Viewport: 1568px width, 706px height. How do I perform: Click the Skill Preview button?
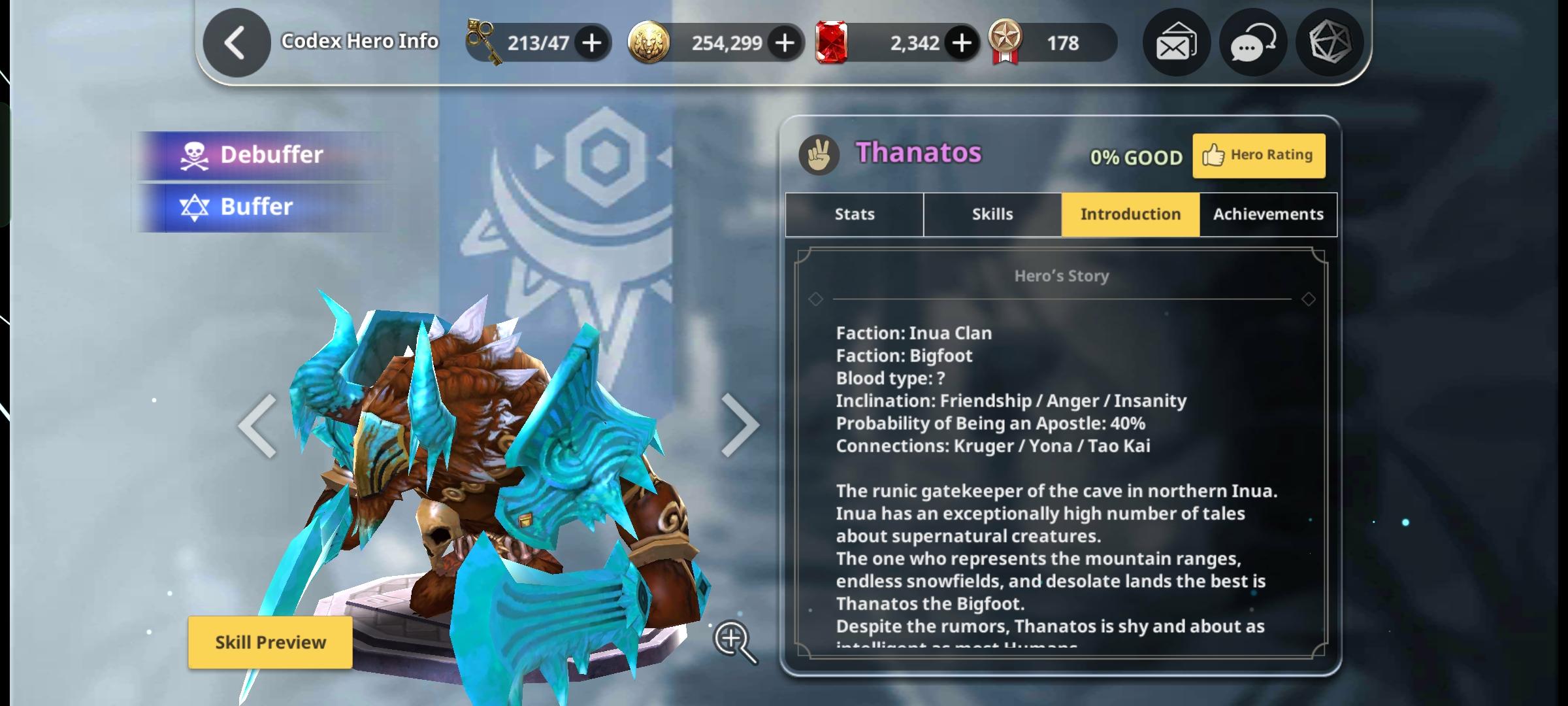click(270, 643)
